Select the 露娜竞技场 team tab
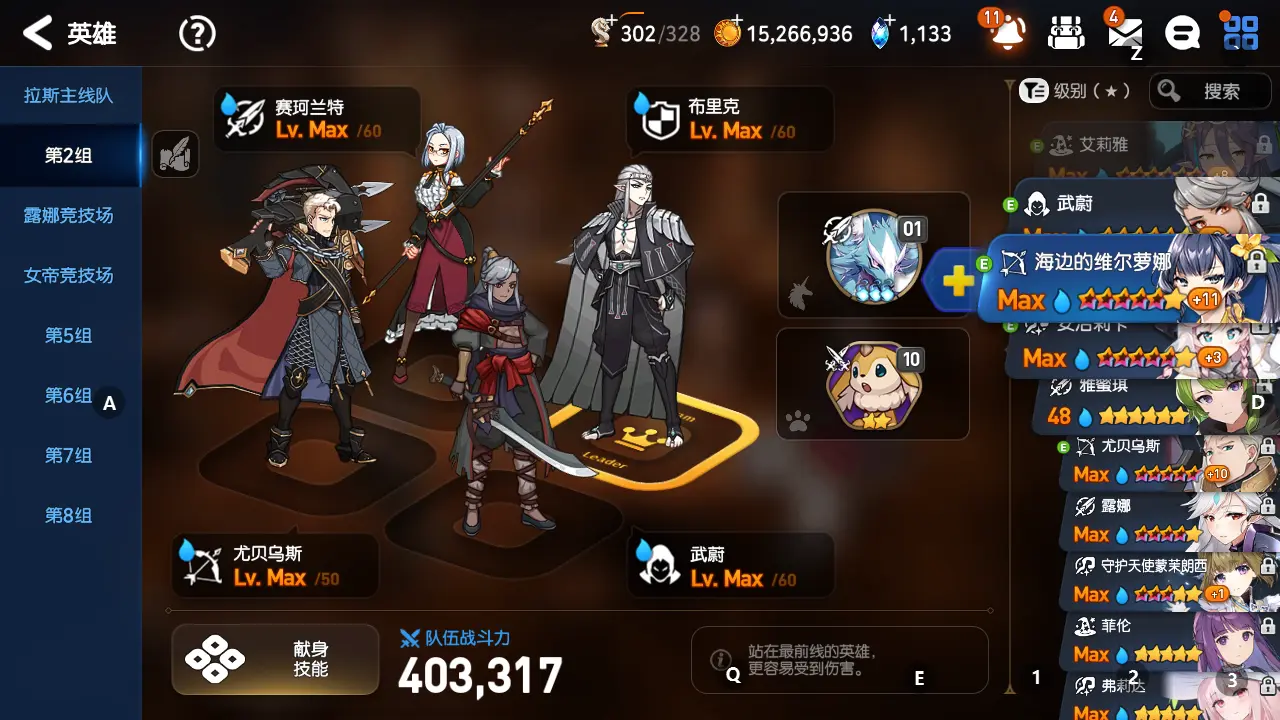1280x720 pixels. [69, 216]
